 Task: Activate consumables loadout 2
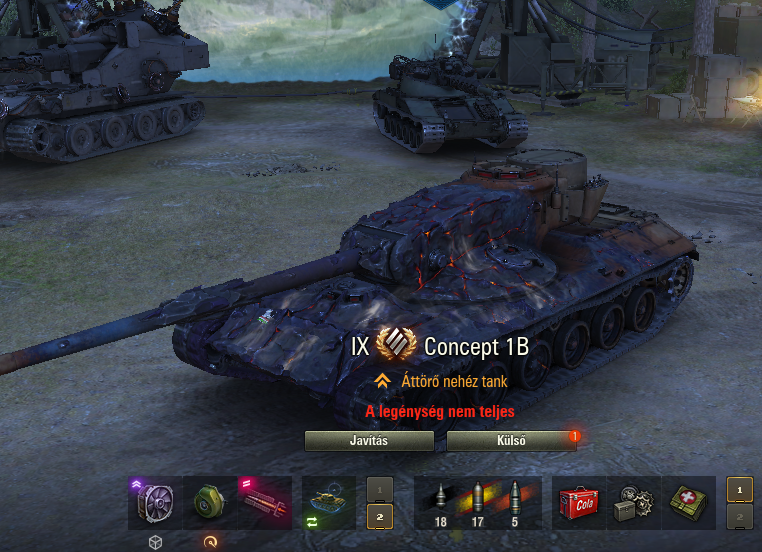(x=739, y=516)
